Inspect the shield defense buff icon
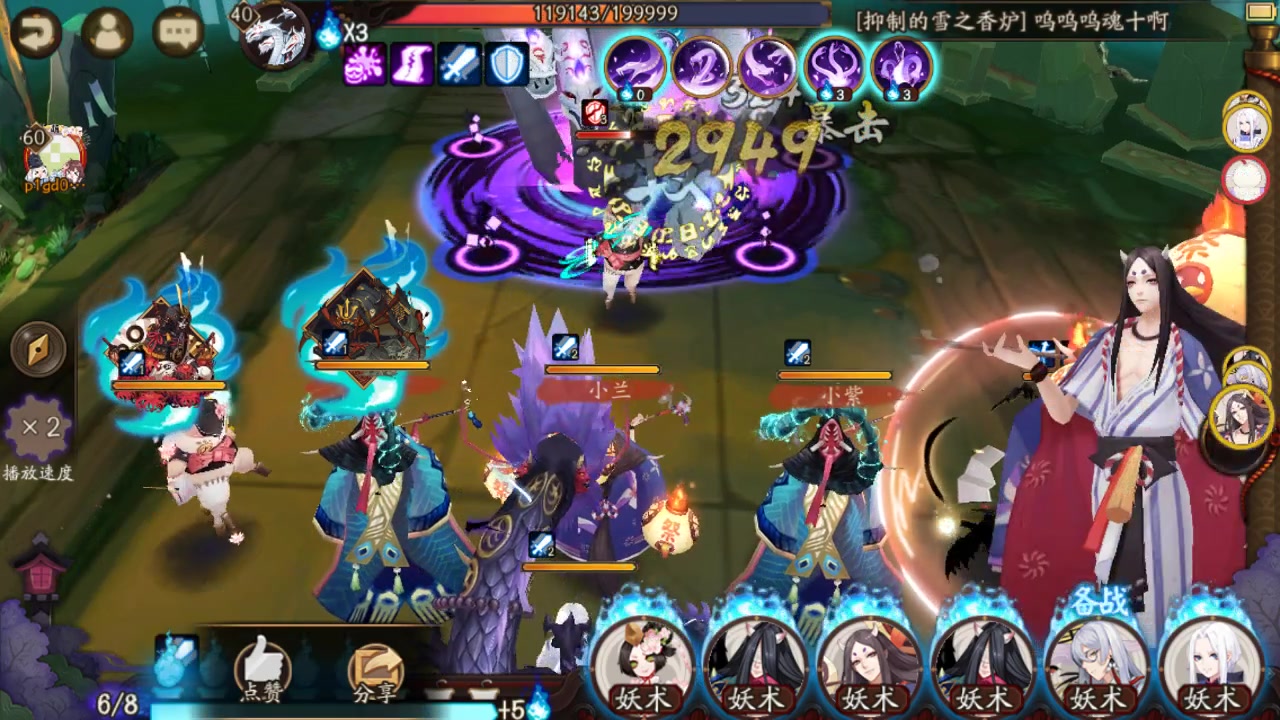The width and height of the screenshot is (1280, 720). pos(506,65)
